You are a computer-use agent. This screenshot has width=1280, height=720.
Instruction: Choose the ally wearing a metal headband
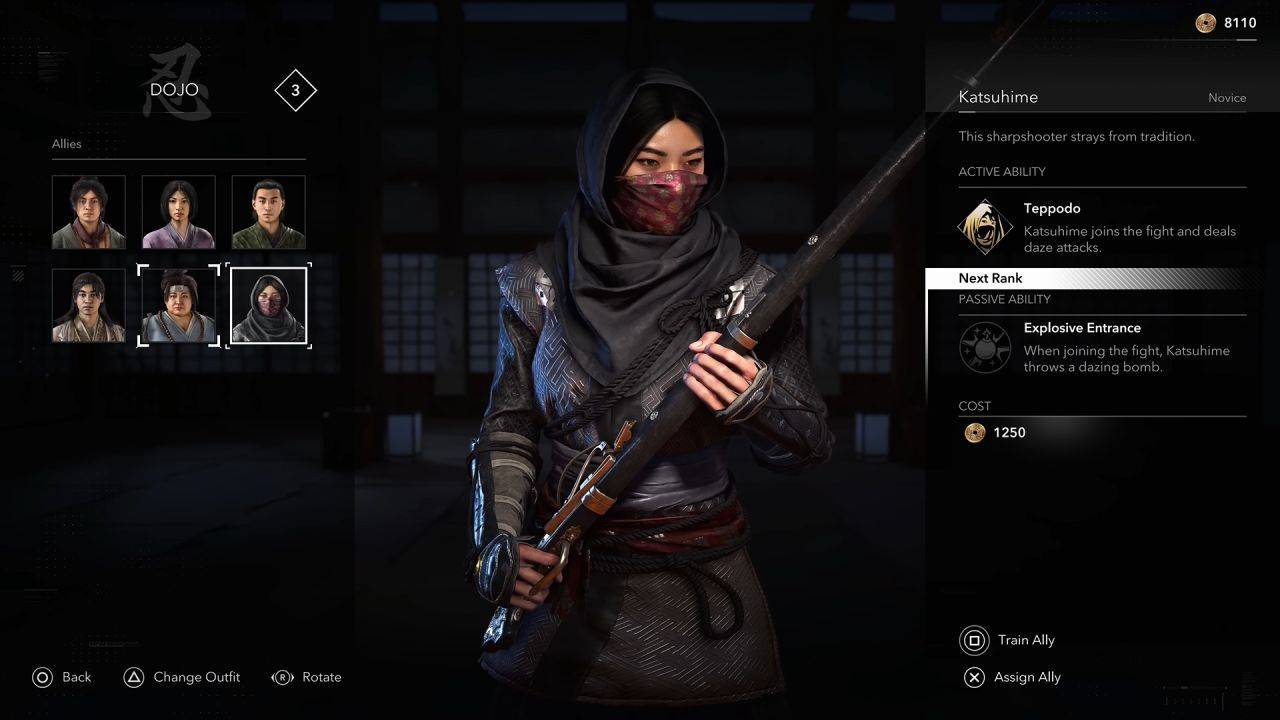pyautogui.click(x=178, y=305)
